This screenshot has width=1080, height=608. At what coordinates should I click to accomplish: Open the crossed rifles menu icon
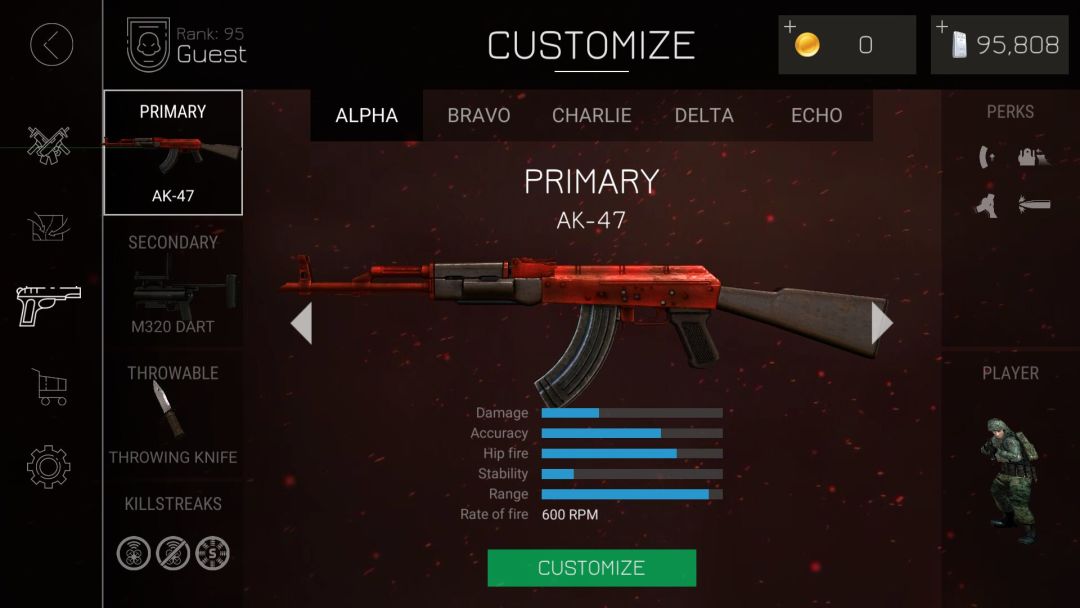click(x=48, y=146)
